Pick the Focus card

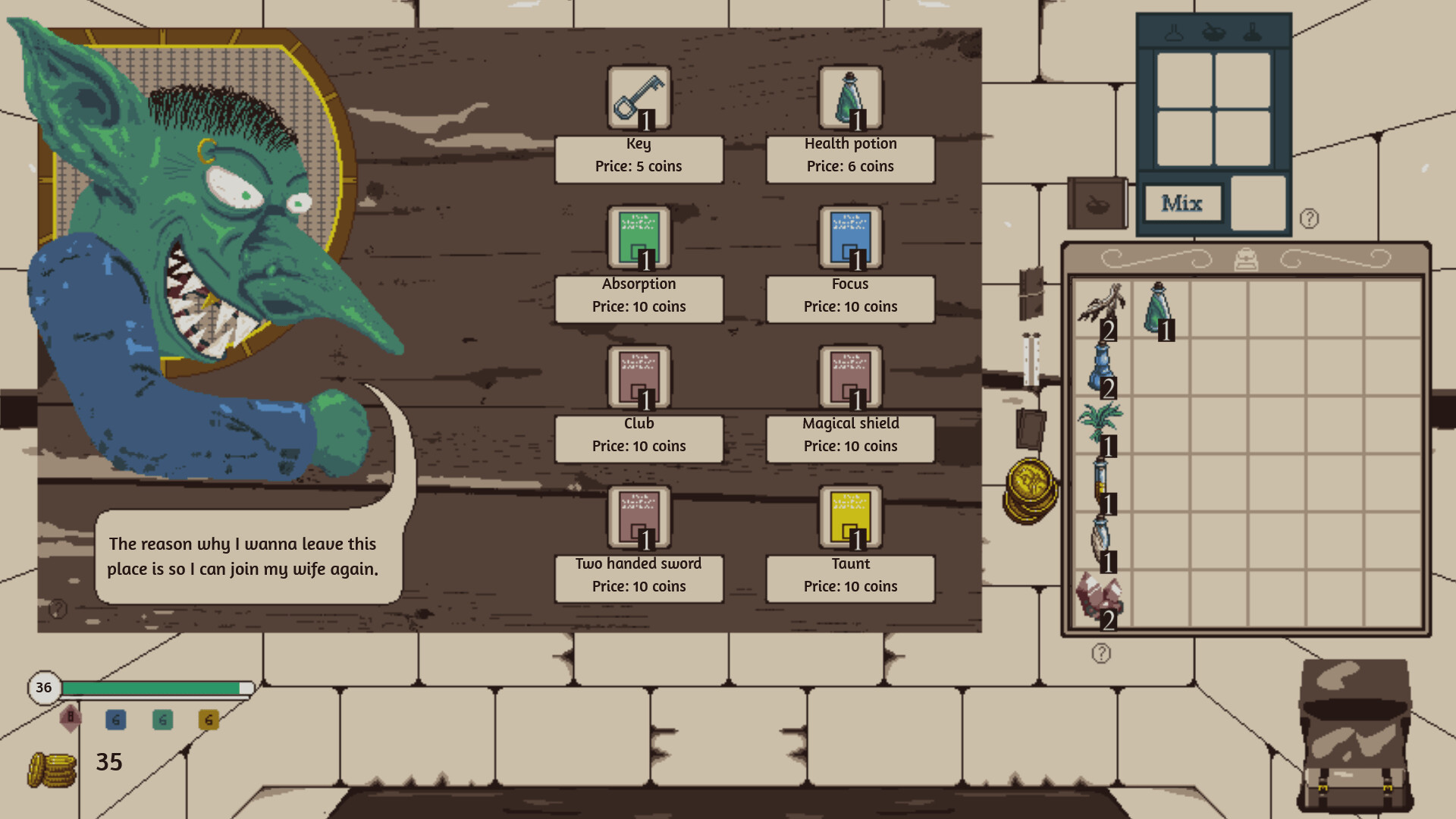pyautogui.click(x=850, y=237)
